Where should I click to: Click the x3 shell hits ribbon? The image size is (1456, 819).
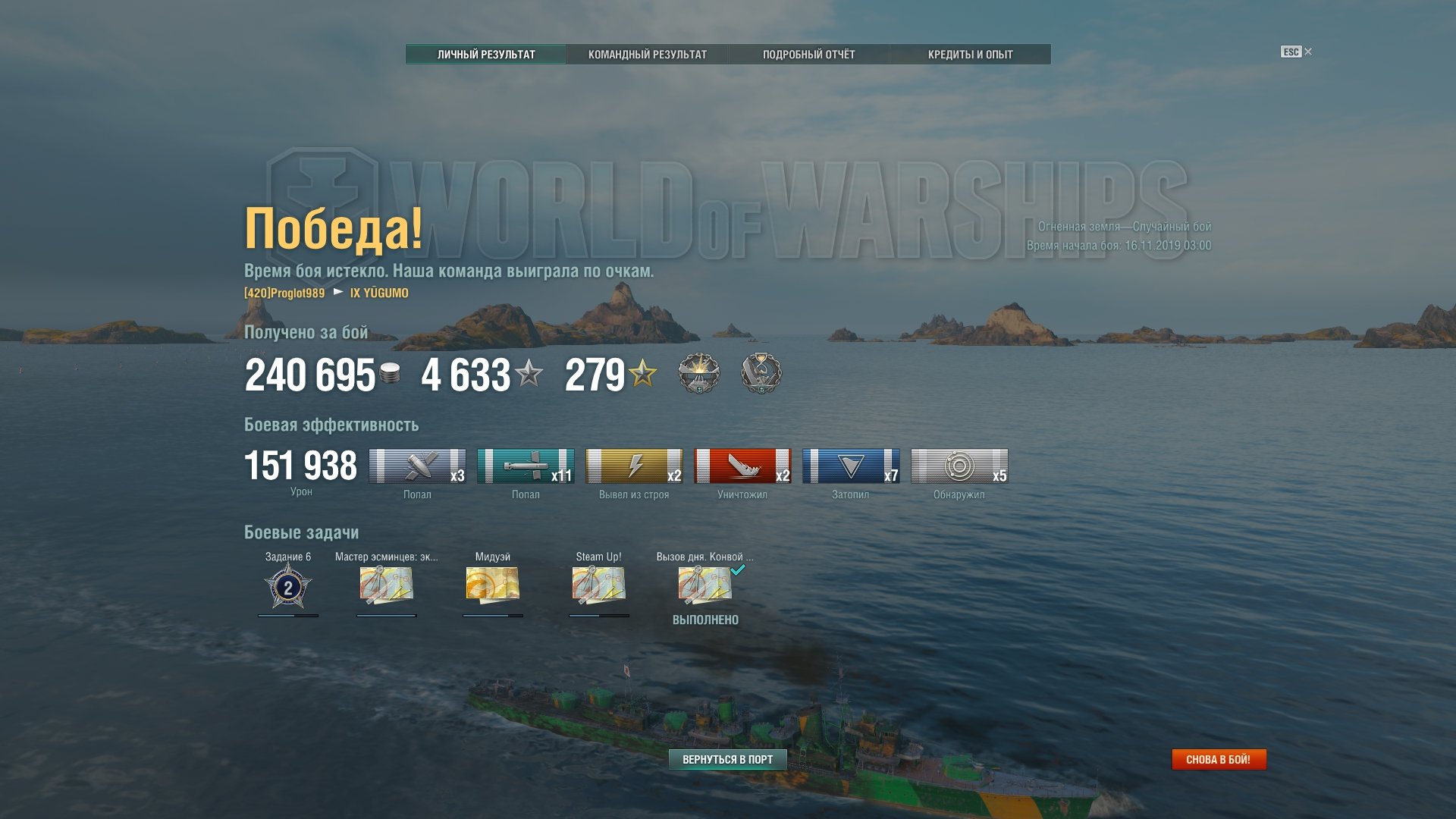(x=417, y=466)
